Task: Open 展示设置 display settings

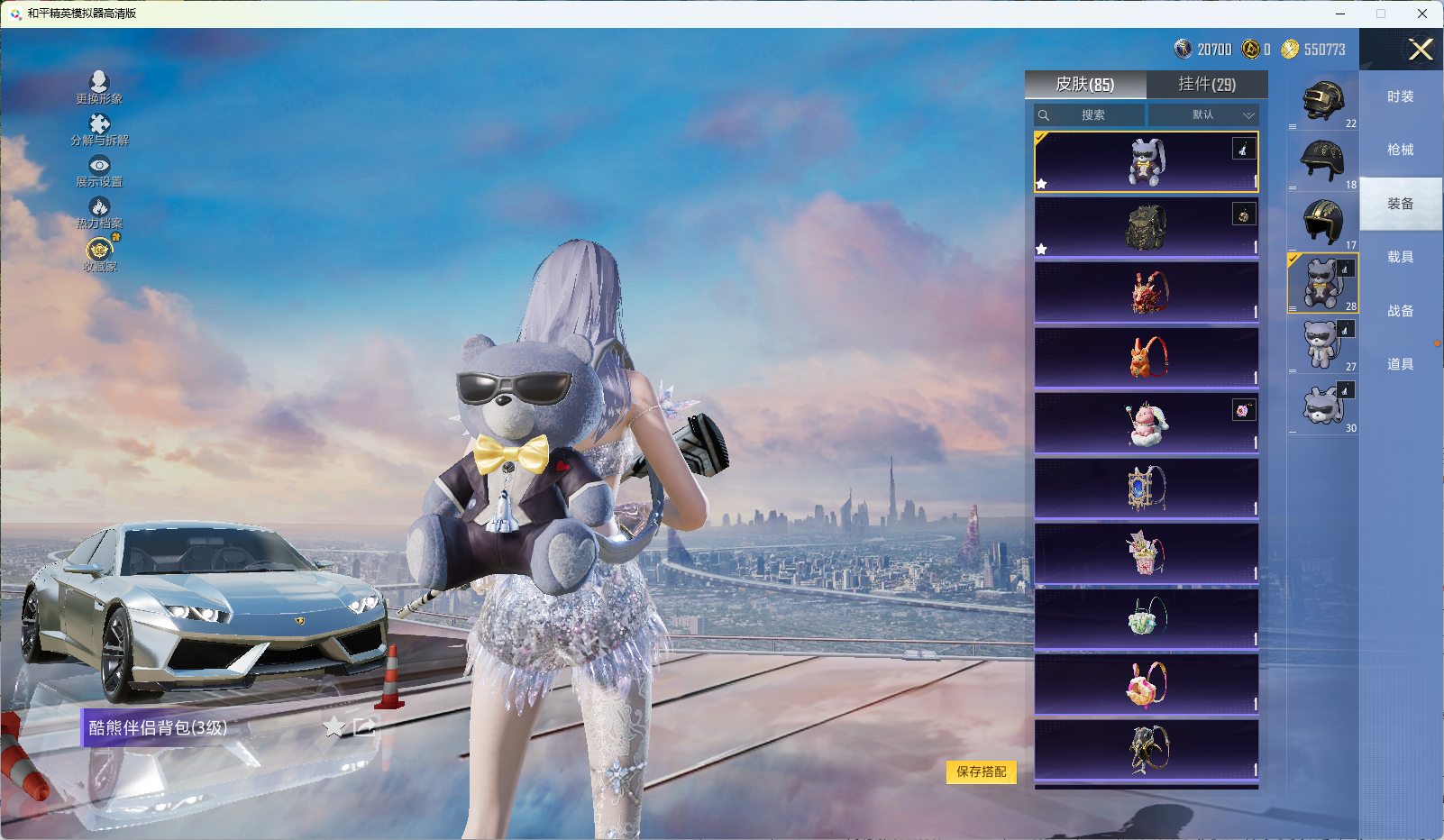Action: point(99,170)
